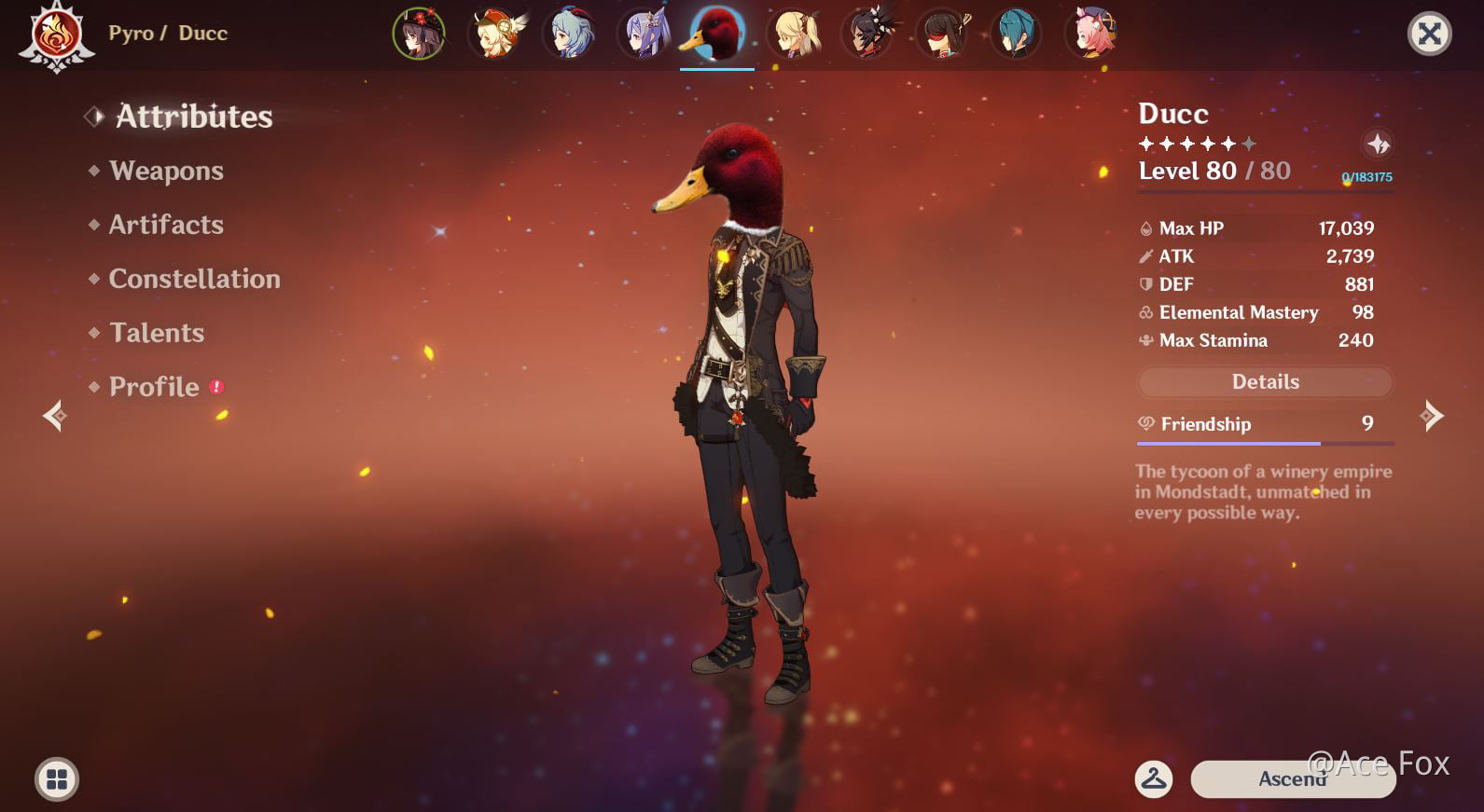Open the Talents section
The image size is (1484, 812).
[x=156, y=333]
